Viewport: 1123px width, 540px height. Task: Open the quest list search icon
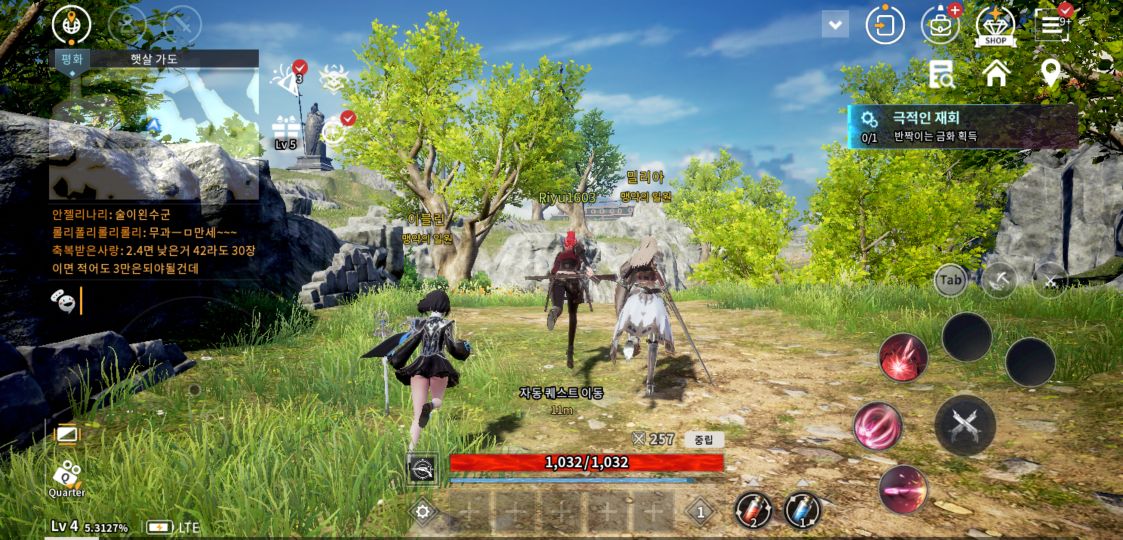[x=941, y=73]
